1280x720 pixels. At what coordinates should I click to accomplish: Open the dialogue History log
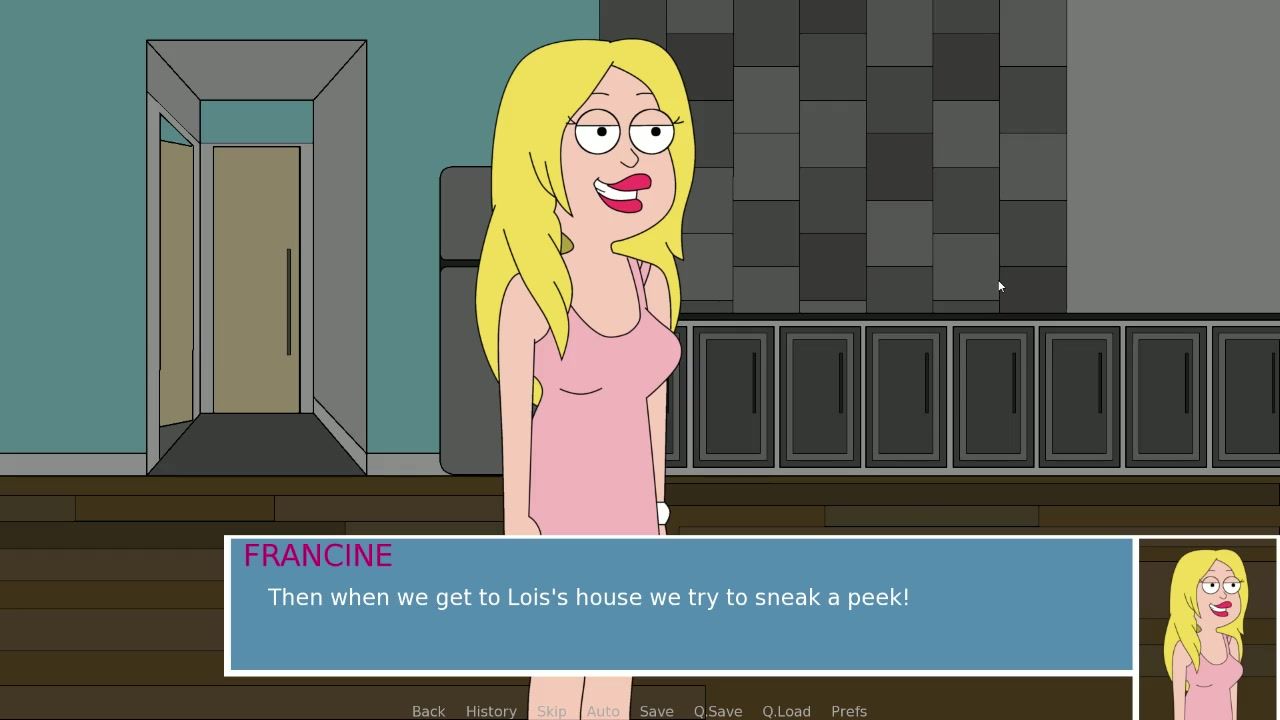[491, 711]
